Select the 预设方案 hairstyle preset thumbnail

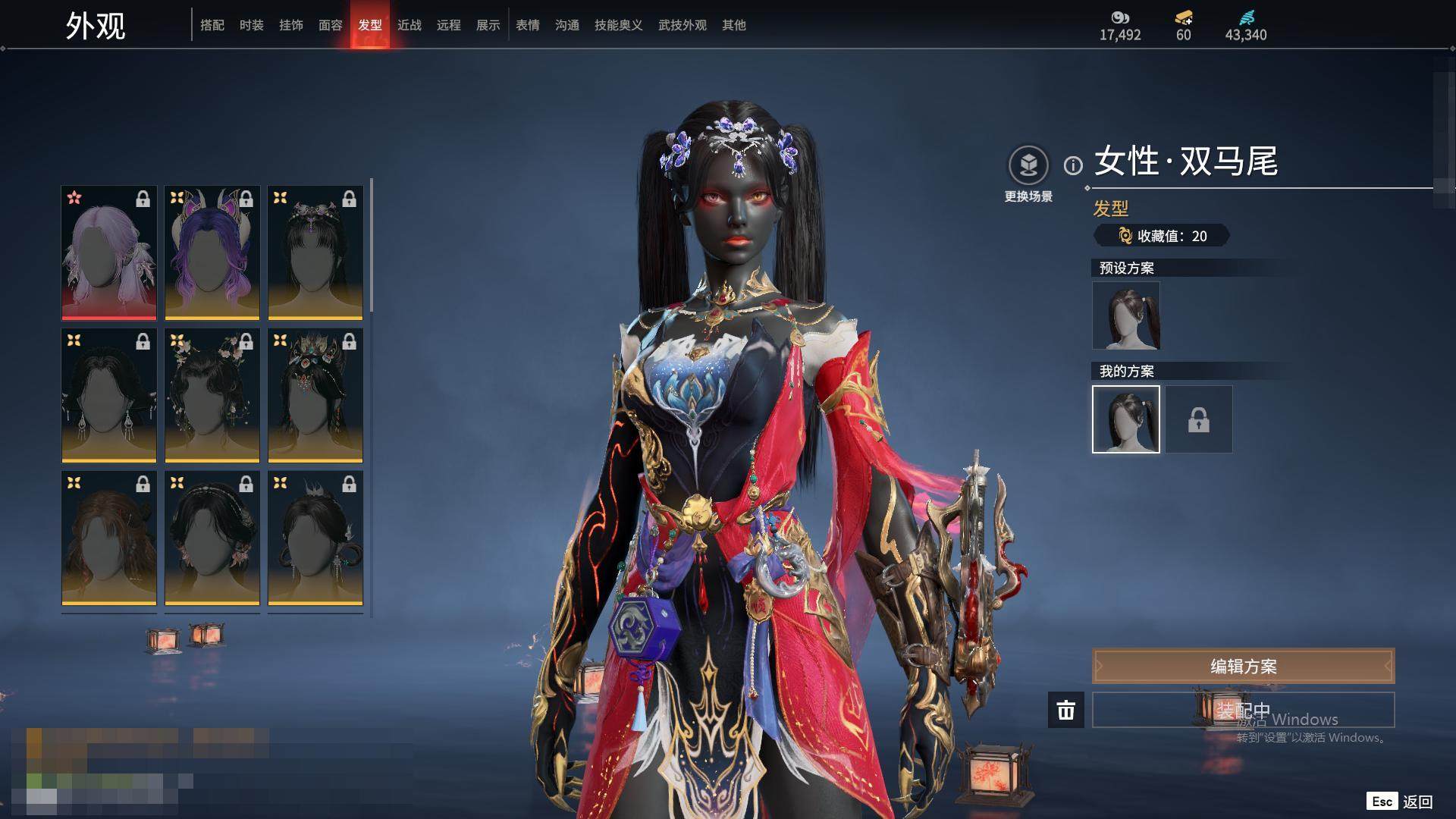click(x=1126, y=315)
